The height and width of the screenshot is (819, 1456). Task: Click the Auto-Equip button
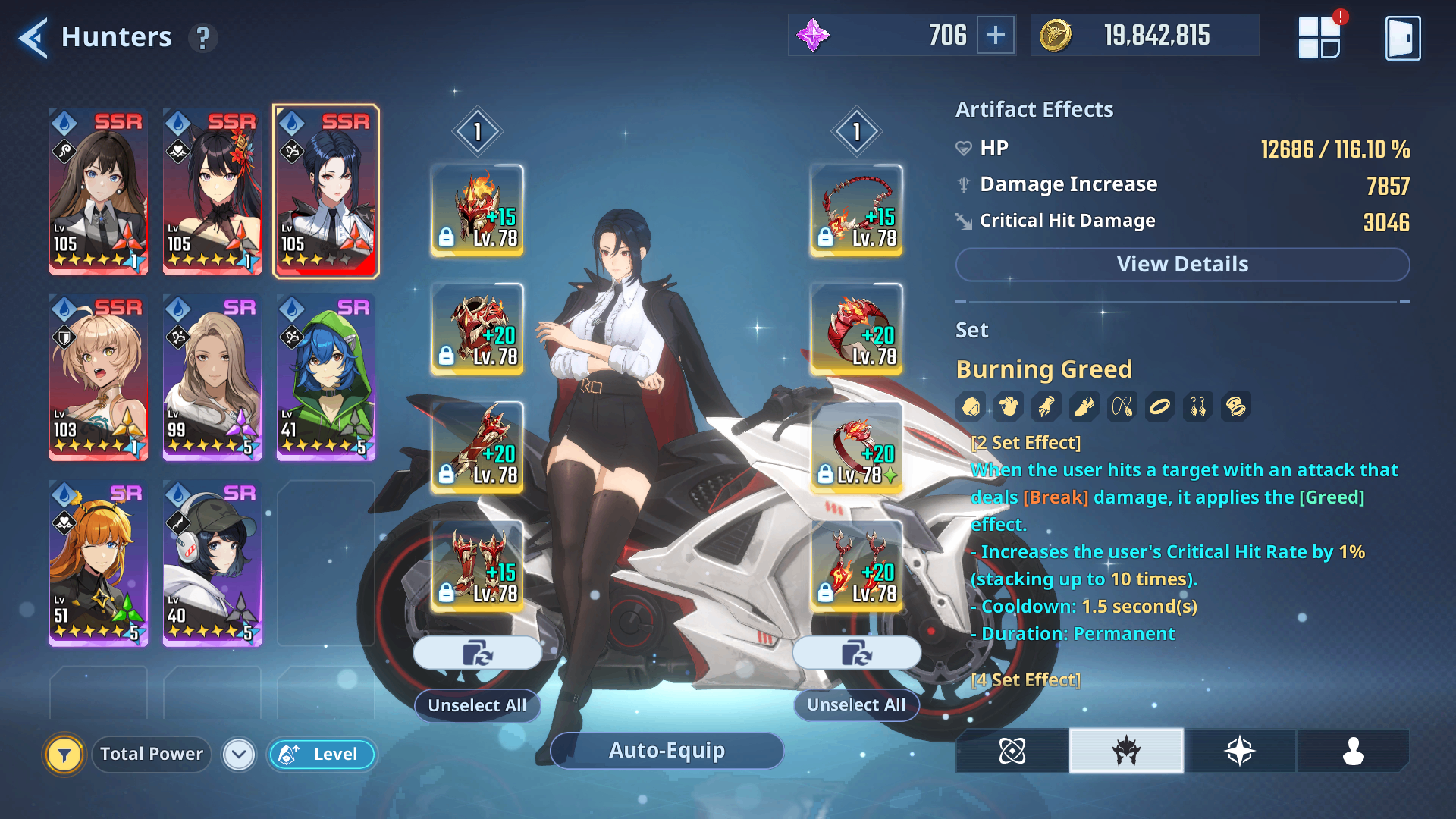(x=667, y=751)
